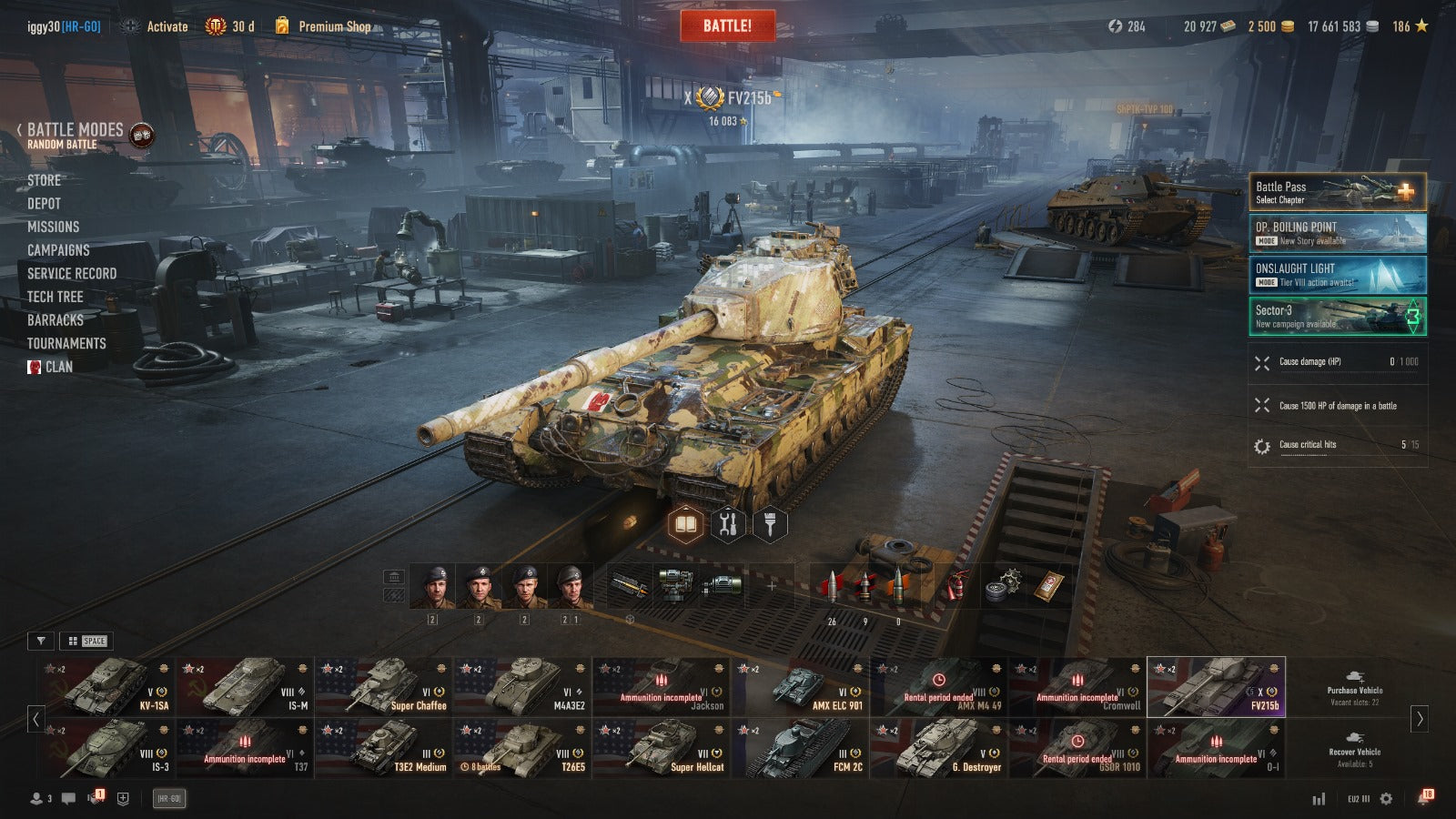
Task: Open the vehicle carousel filter funnel
Action: (x=41, y=641)
